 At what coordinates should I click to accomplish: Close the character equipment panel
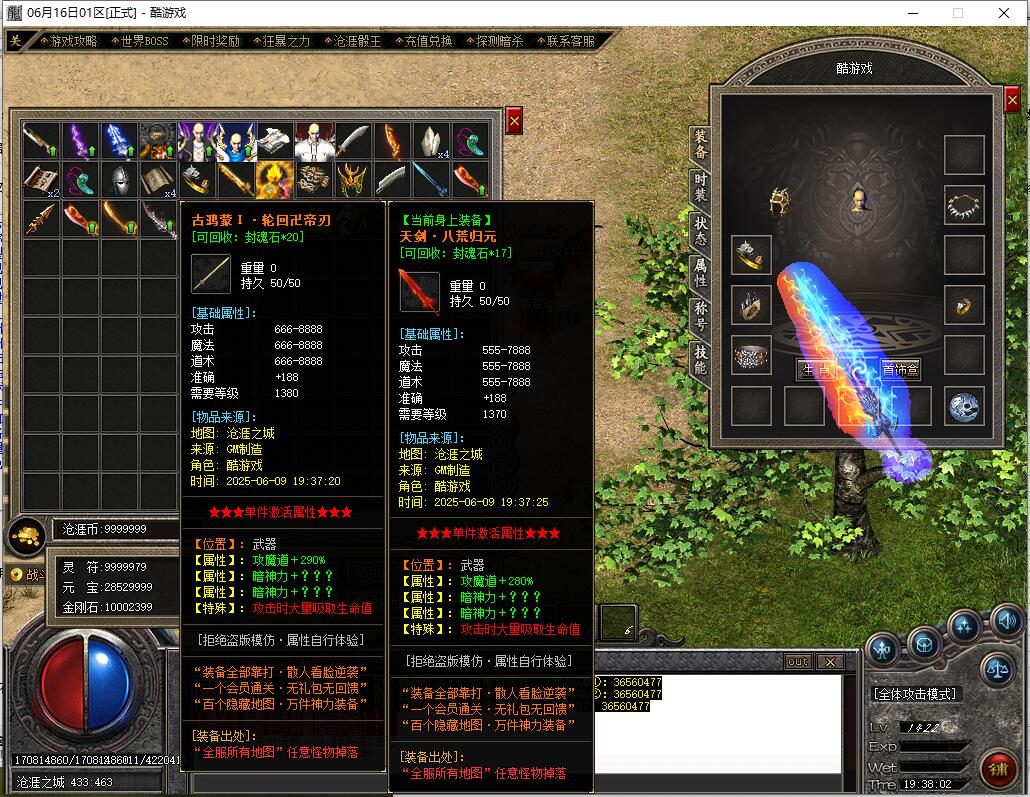[1012, 100]
